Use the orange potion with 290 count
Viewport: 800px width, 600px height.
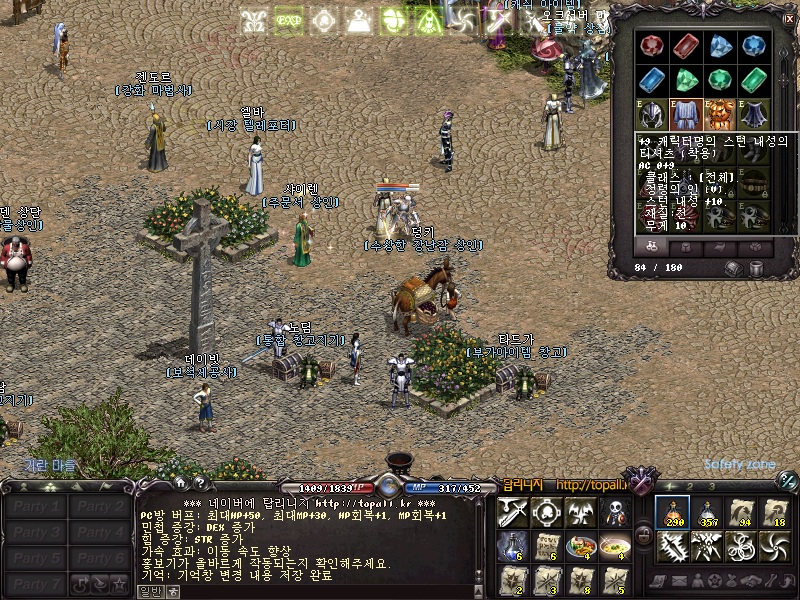click(673, 512)
